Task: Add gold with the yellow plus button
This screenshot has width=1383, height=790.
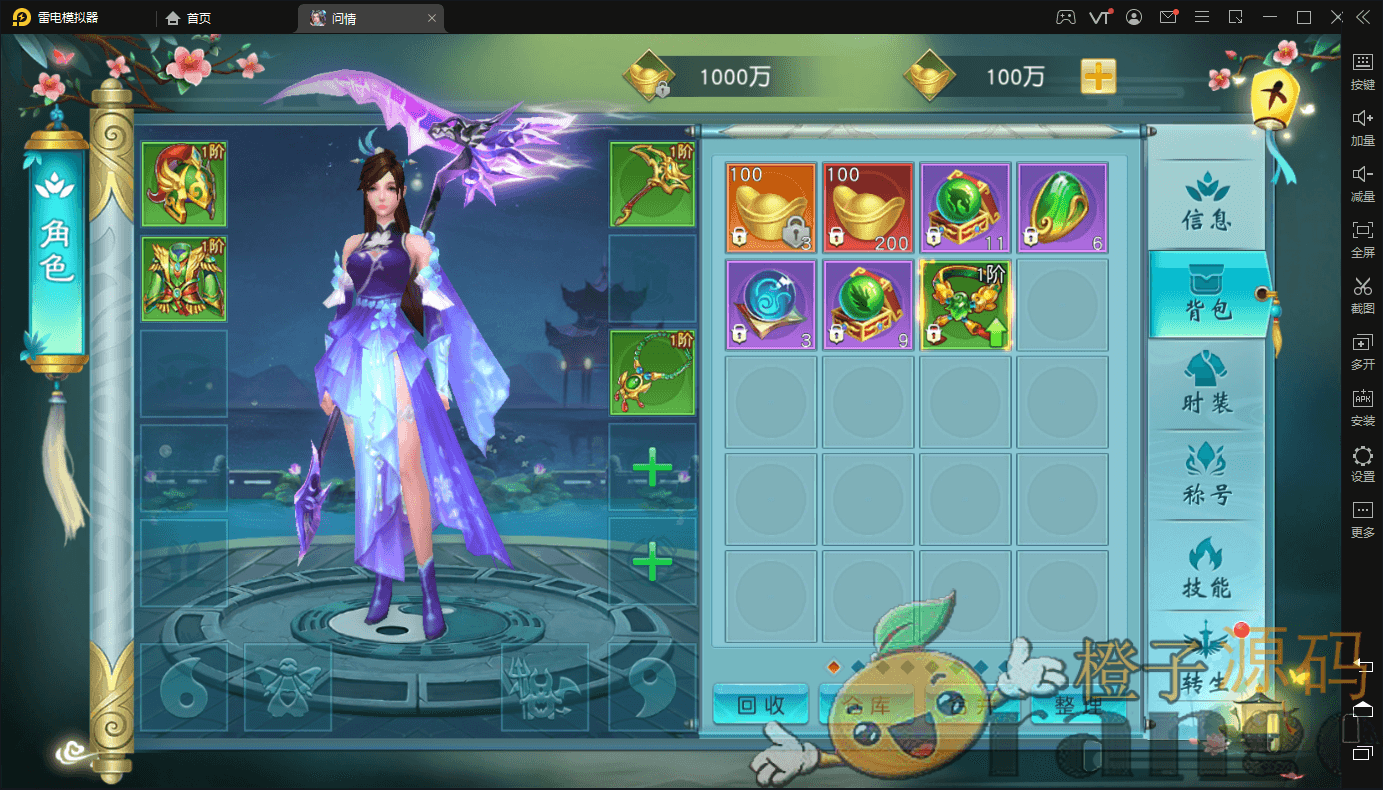Action: [1098, 77]
